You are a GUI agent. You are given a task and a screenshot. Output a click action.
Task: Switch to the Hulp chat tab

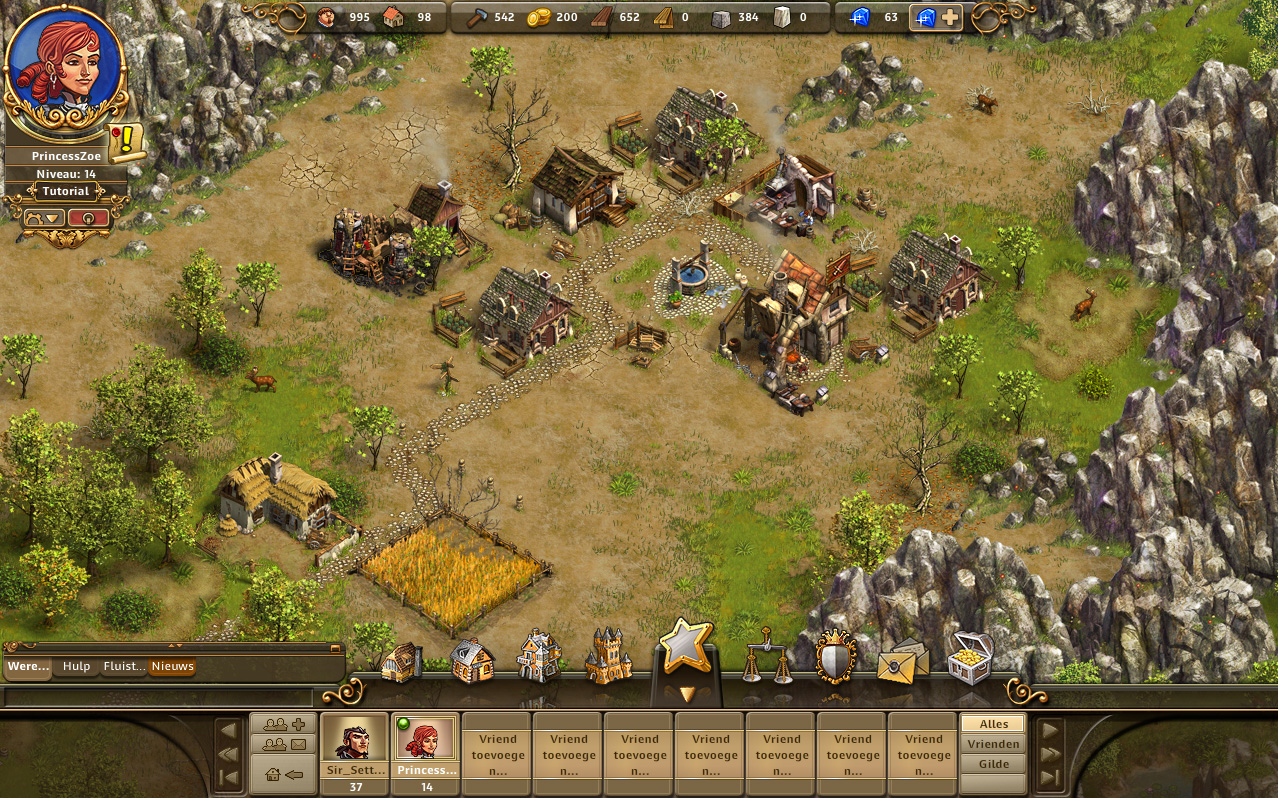[76, 666]
